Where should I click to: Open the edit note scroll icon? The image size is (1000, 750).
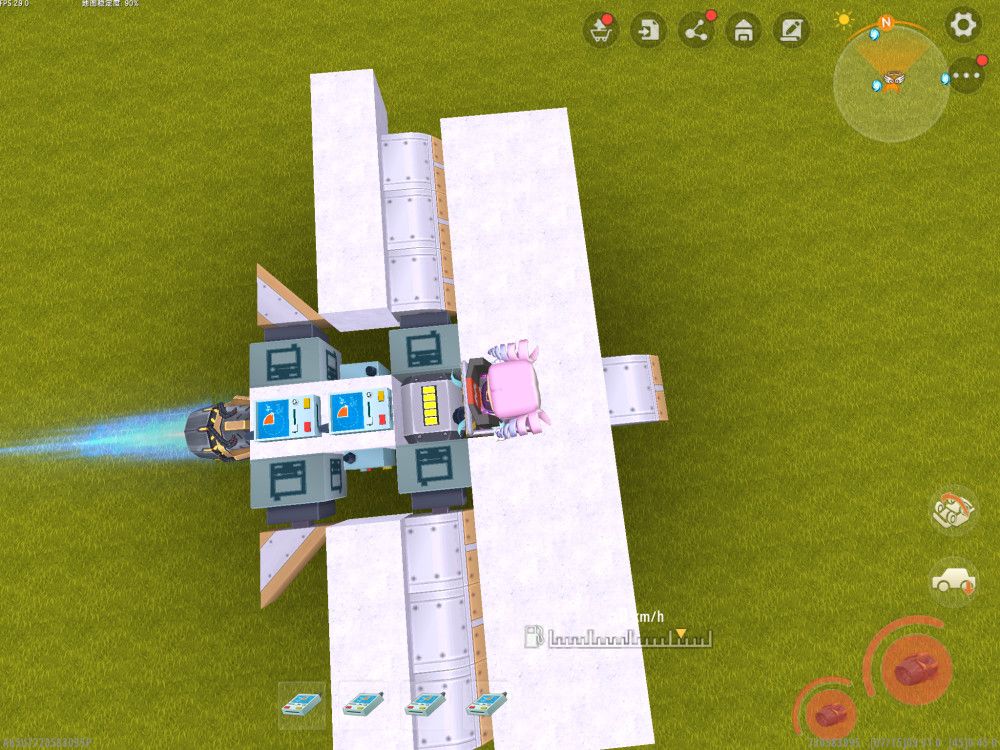791,30
